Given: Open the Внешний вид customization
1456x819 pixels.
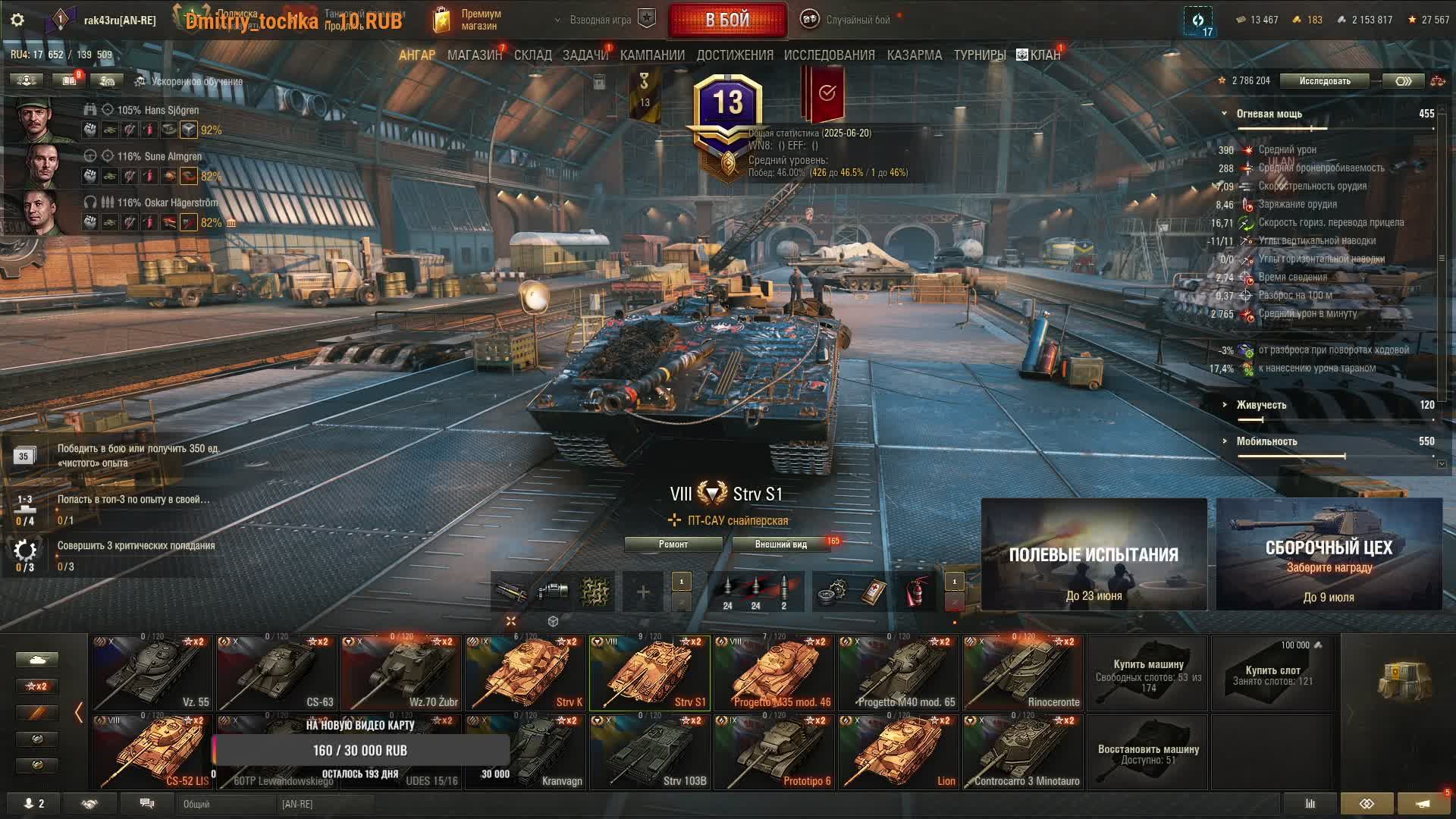Looking at the screenshot, I should click(780, 544).
